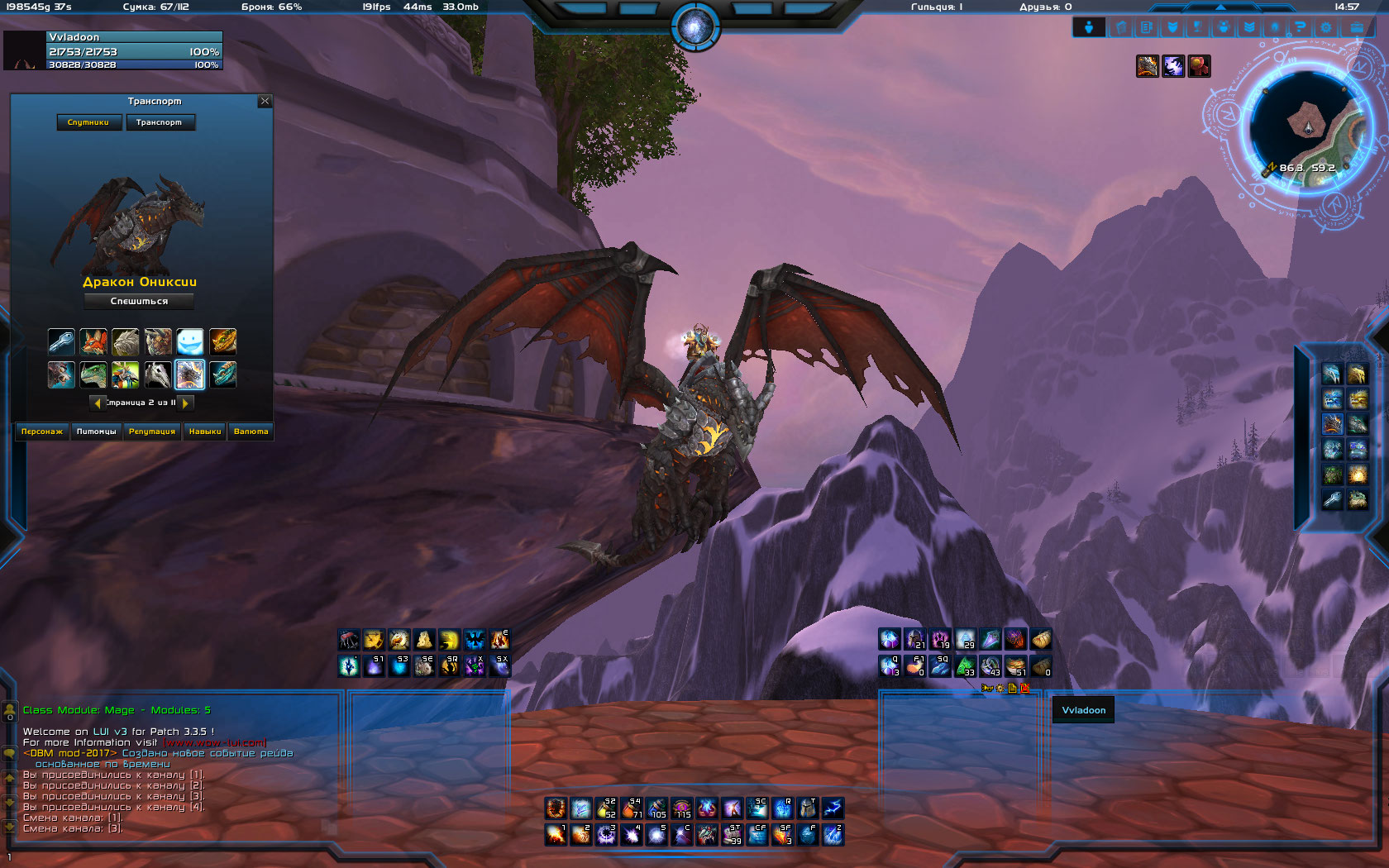This screenshot has width=1389, height=868.
Task: Click the Onyxia dragon mount buff icon
Action: coord(1148,66)
